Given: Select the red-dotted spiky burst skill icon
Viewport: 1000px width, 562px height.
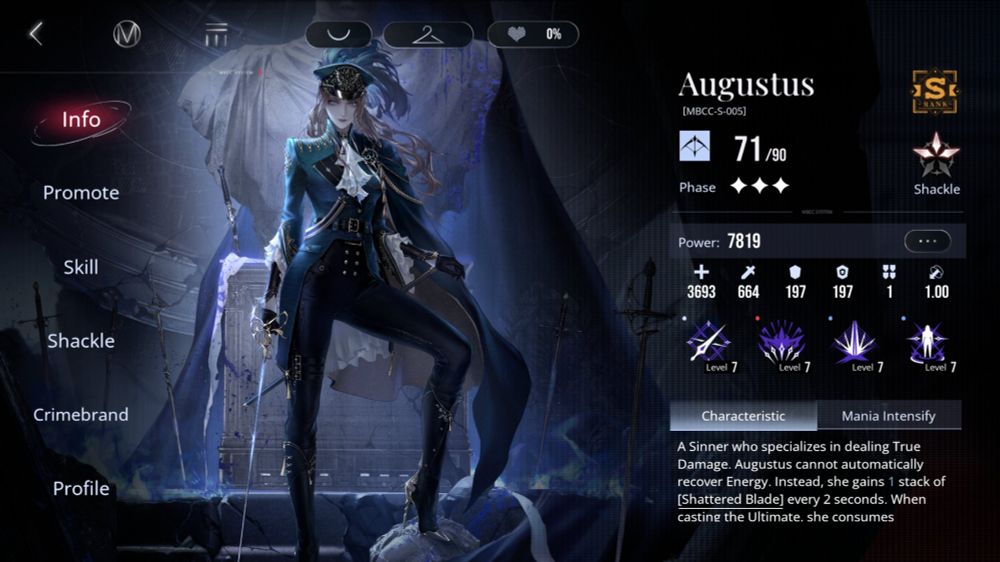Looking at the screenshot, I should [x=781, y=343].
